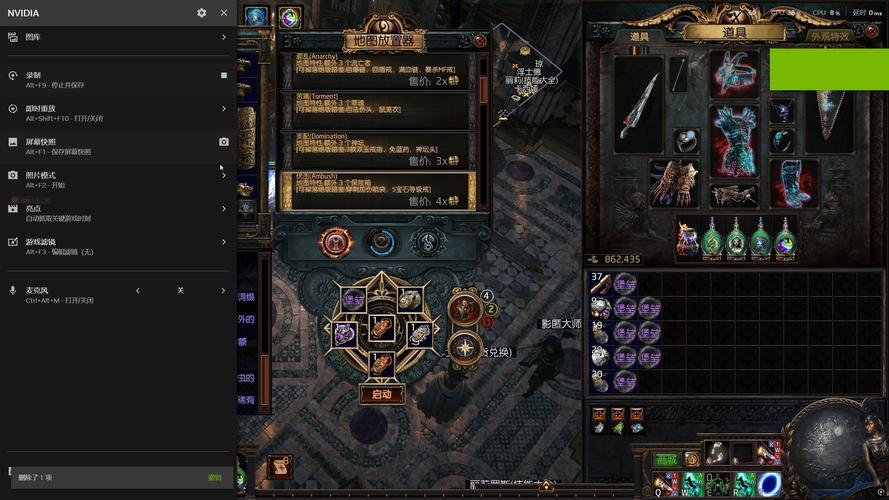Switch to the 外观特效 cosmetics tab

[829, 36]
